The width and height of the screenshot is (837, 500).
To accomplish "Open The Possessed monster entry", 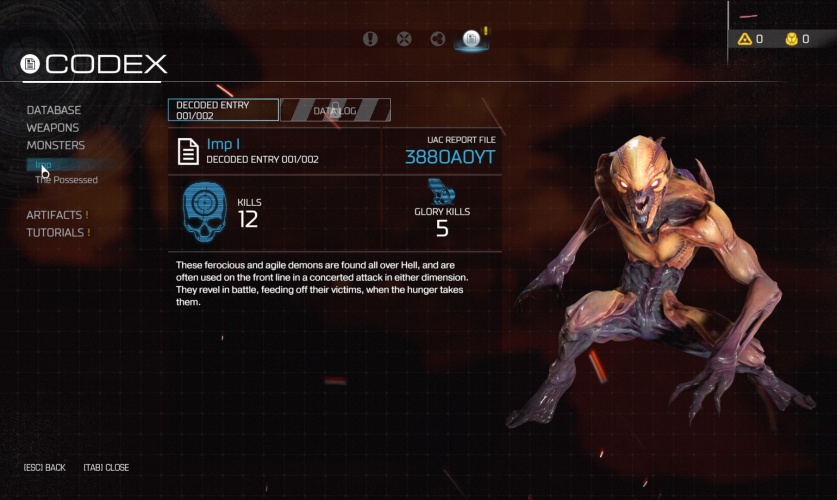I will [x=67, y=180].
